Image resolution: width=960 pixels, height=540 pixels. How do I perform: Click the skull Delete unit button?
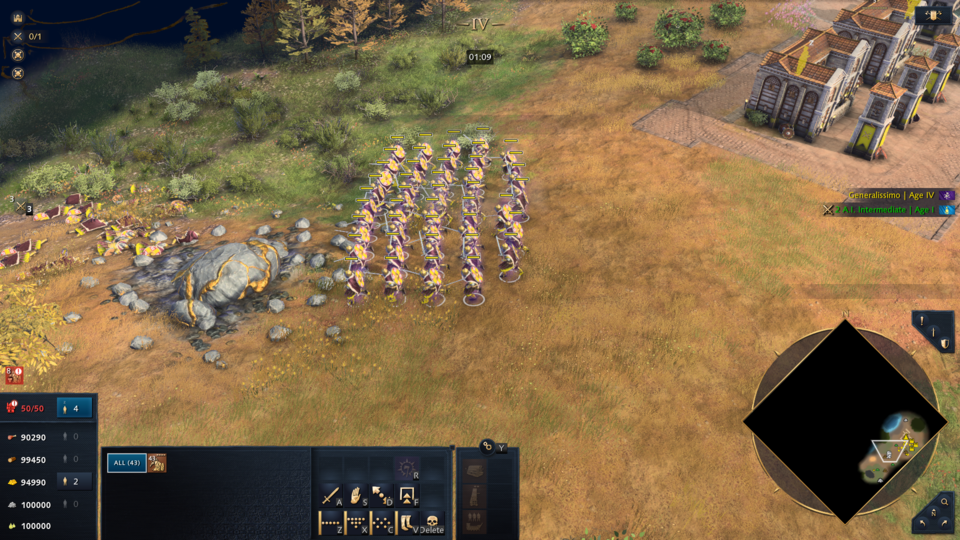[x=433, y=522]
